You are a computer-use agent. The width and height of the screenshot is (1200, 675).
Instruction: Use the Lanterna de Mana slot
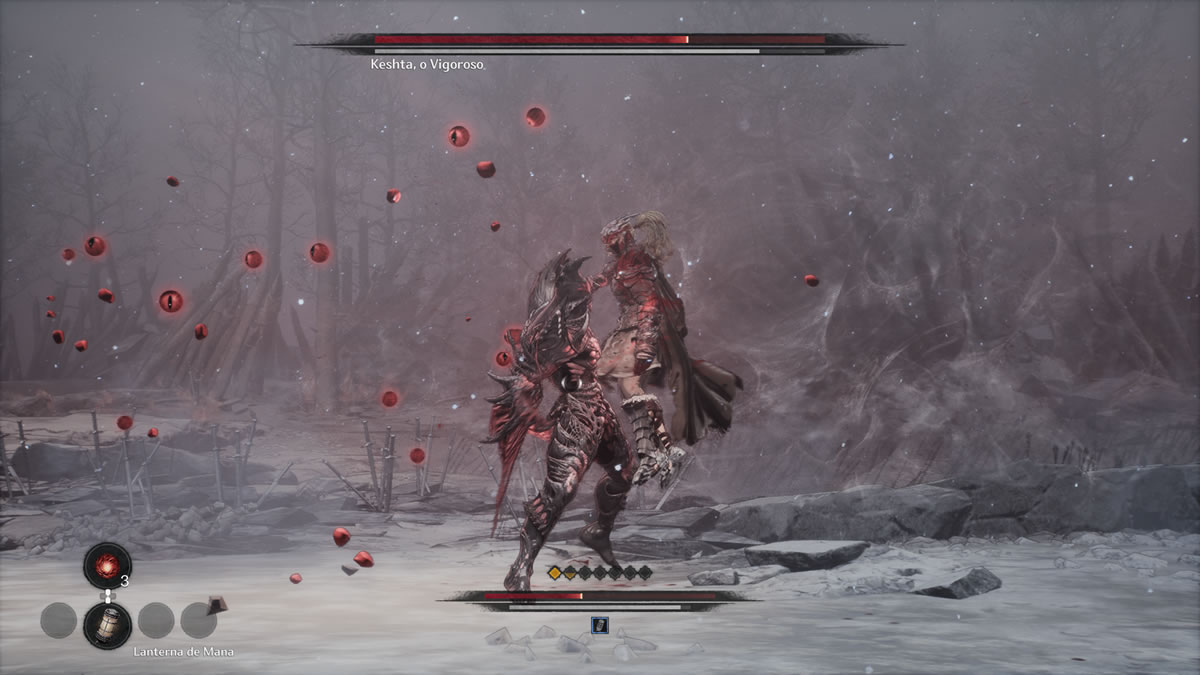107,624
